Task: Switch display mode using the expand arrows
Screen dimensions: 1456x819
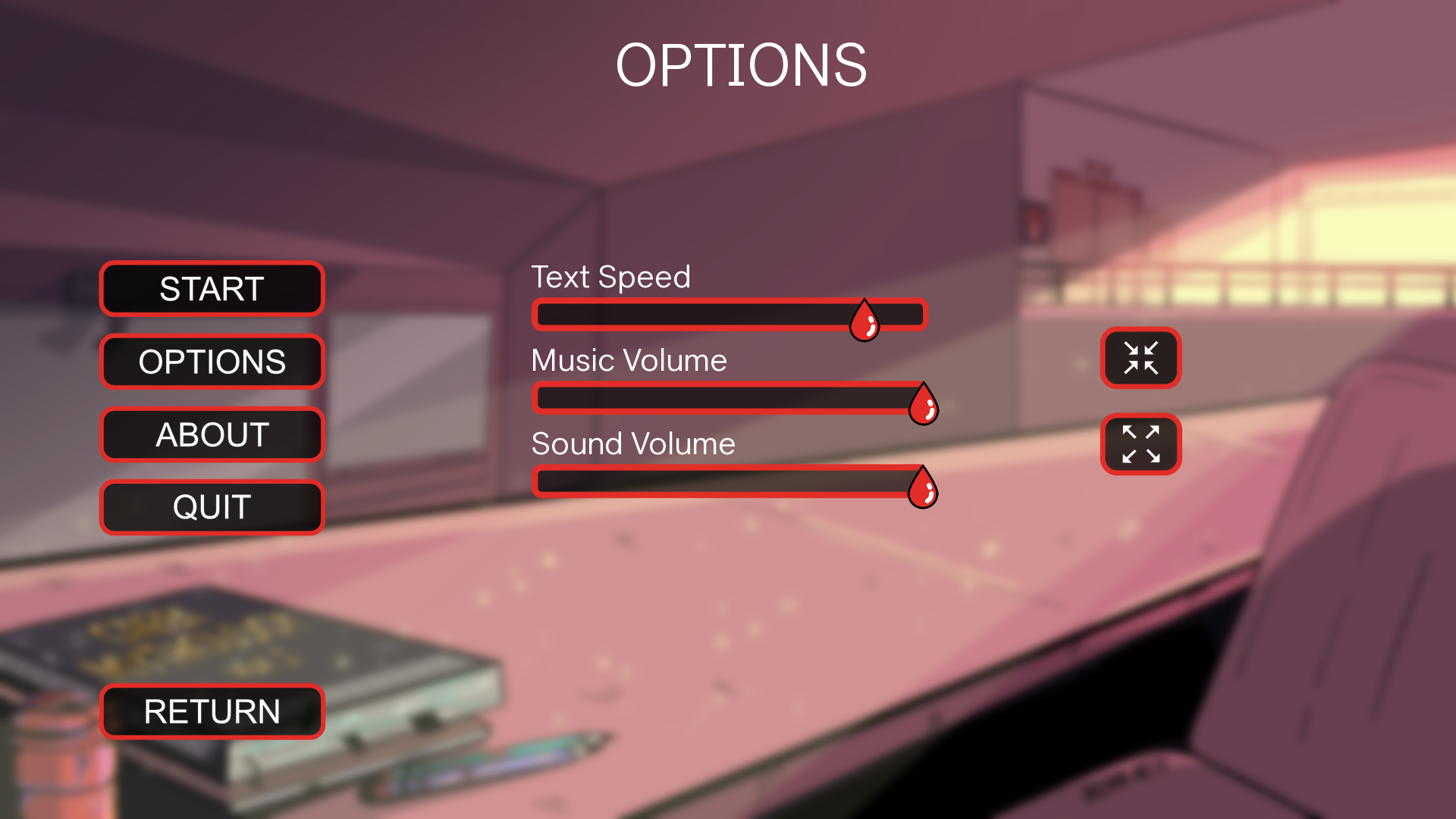Action: tap(1141, 444)
